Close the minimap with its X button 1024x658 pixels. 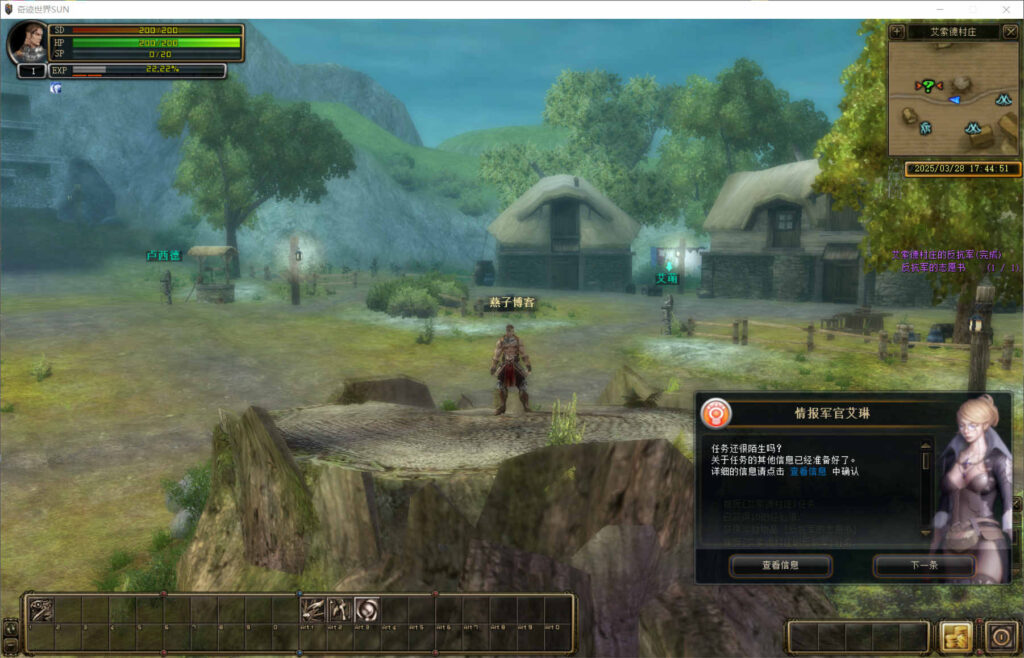[x=1010, y=32]
